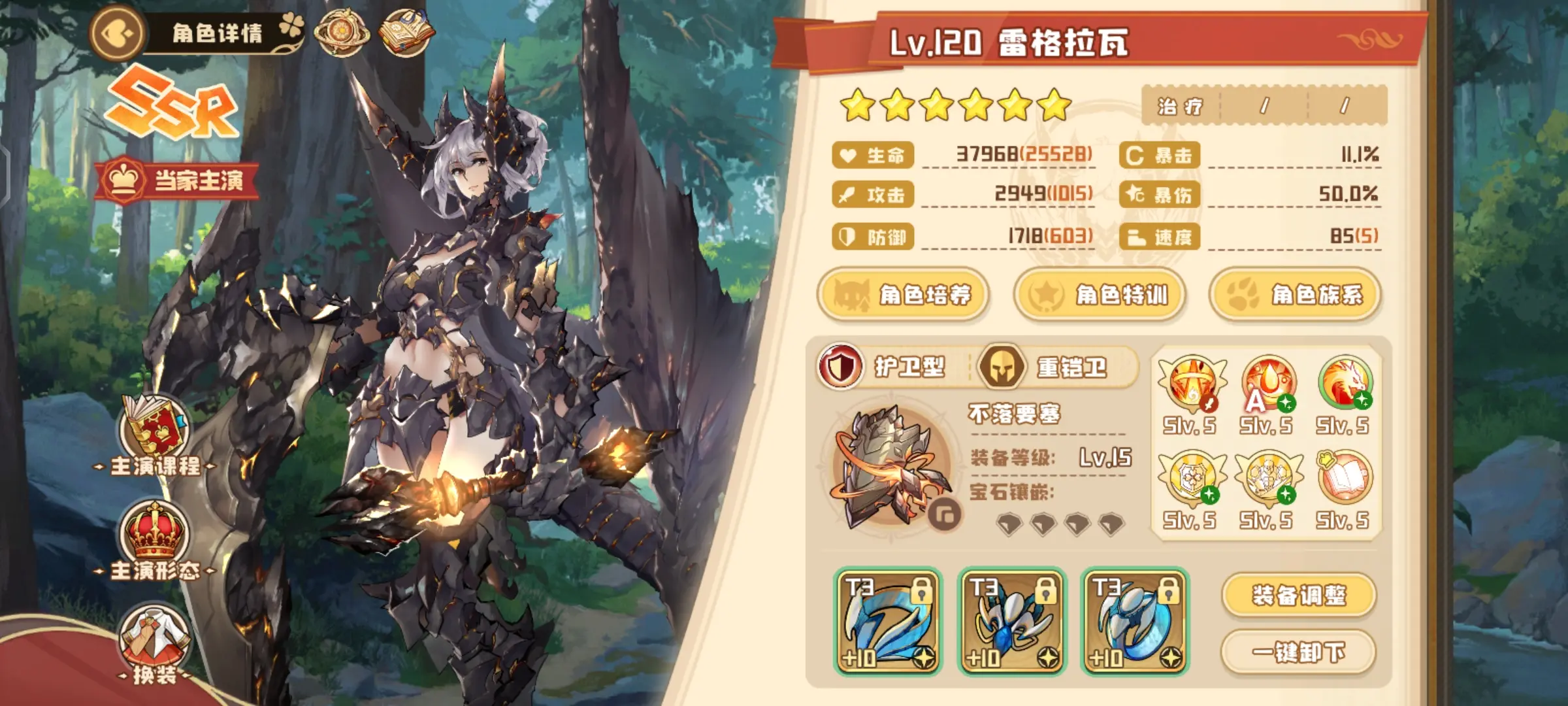View the open book skill icon
The height and width of the screenshot is (706, 1568).
(x=1344, y=479)
